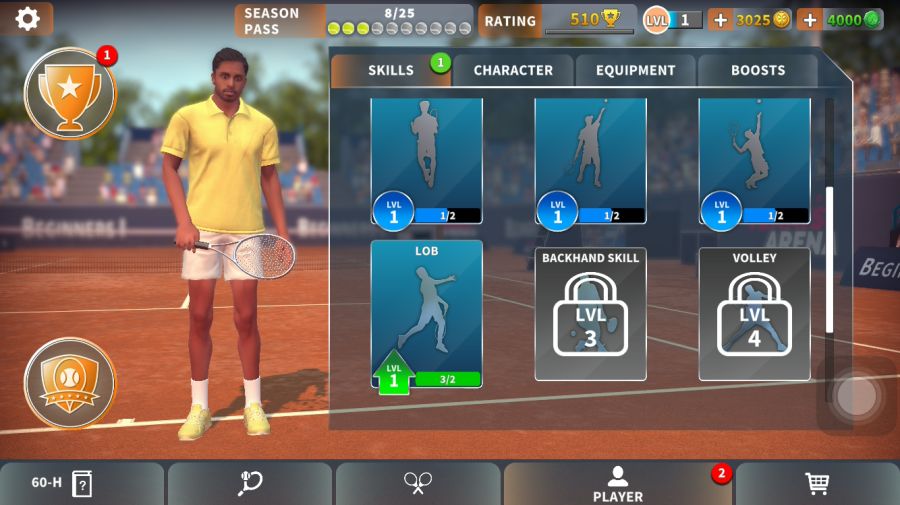Open the settings gear menu
The width and height of the screenshot is (900, 505).
point(27,18)
